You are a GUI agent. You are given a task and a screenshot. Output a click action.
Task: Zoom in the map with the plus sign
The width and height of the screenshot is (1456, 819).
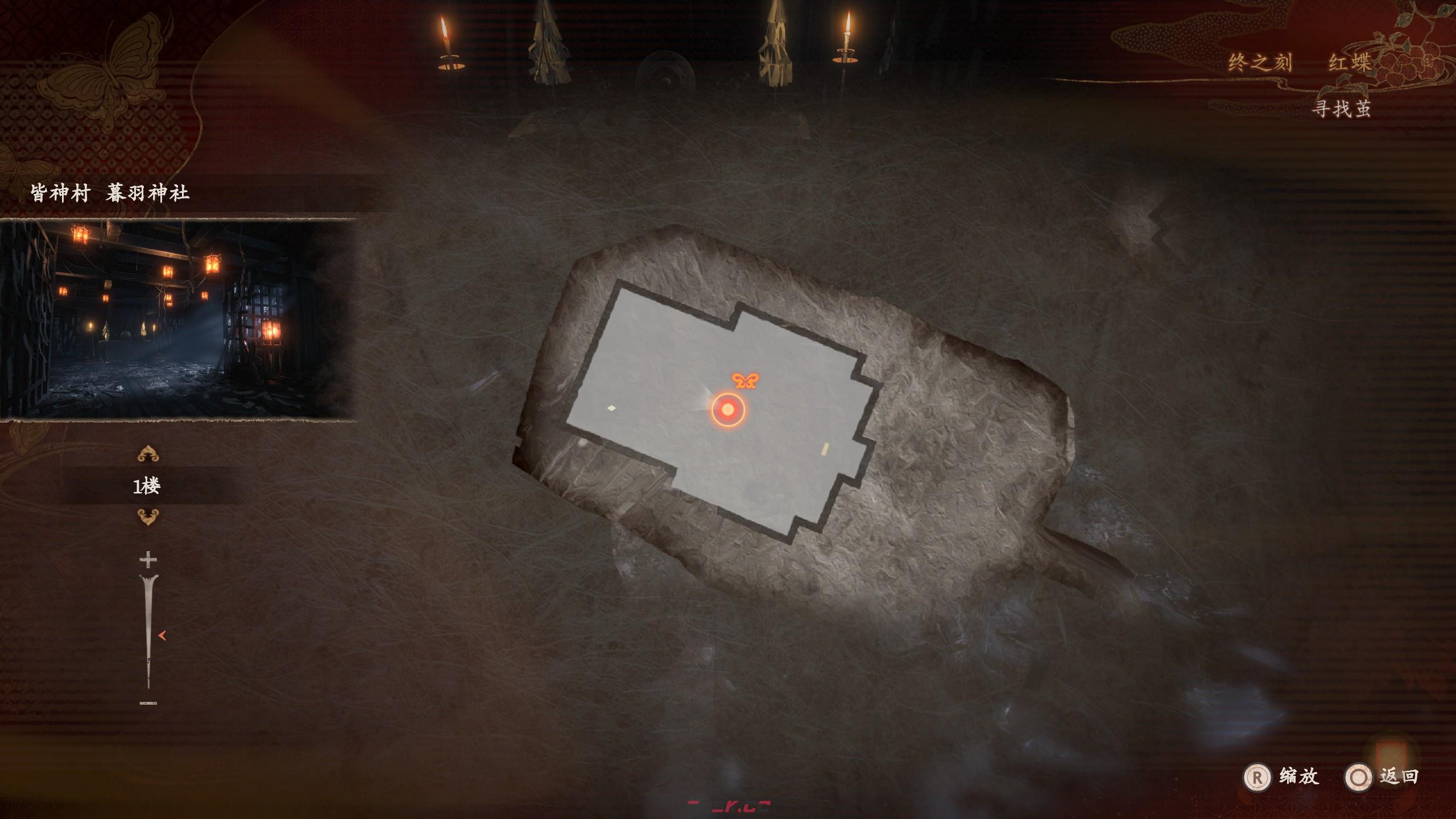click(148, 560)
